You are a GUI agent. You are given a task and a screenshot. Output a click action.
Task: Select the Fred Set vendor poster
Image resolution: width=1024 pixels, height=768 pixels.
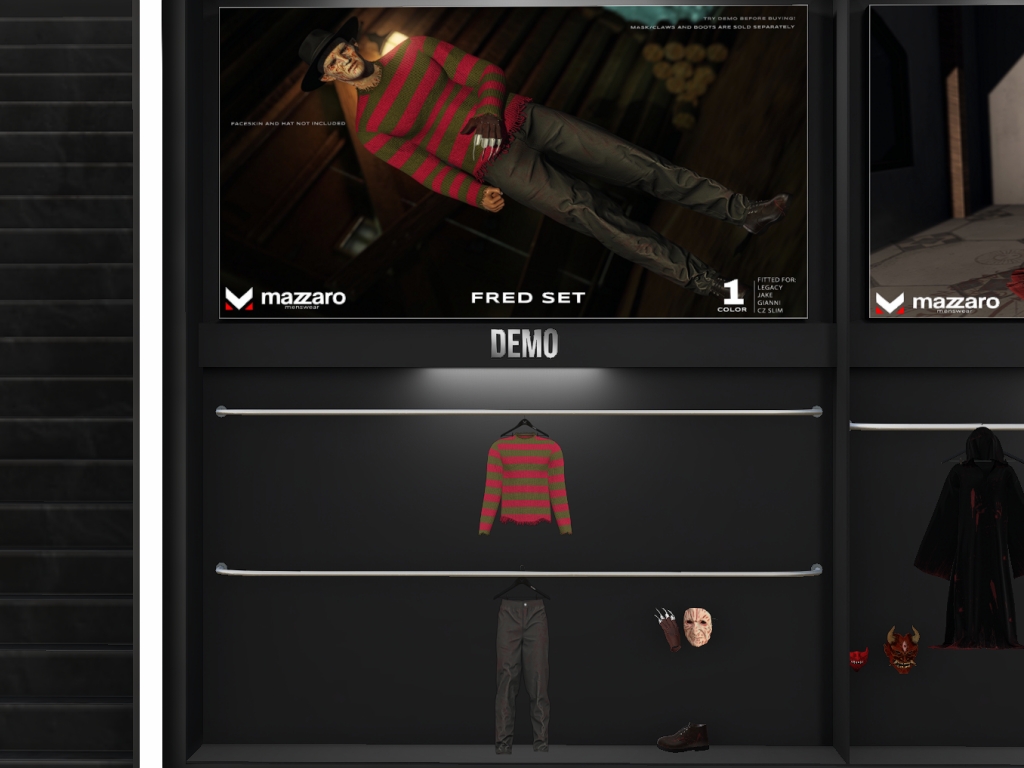513,162
